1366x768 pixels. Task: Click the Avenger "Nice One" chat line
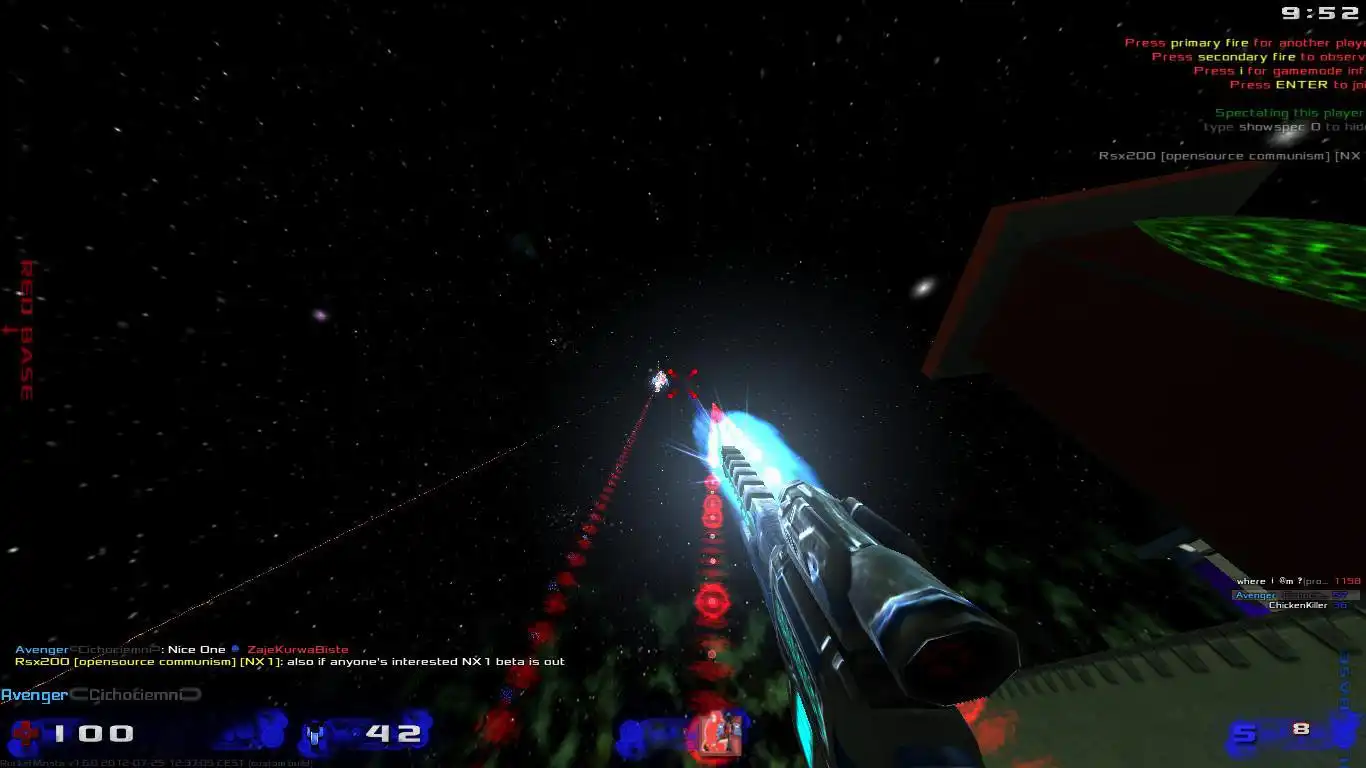[x=181, y=650]
